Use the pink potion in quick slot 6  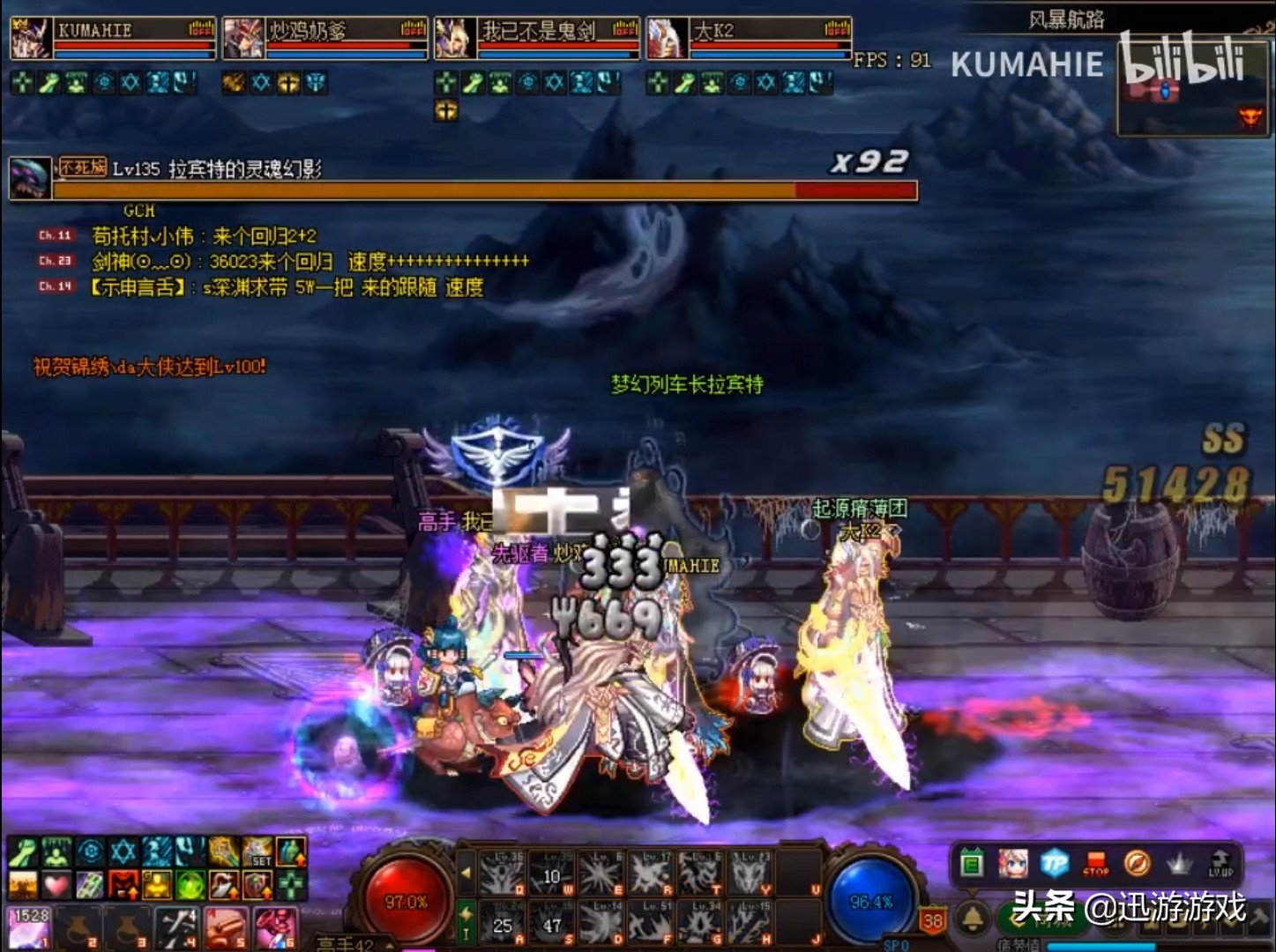(275, 929)
